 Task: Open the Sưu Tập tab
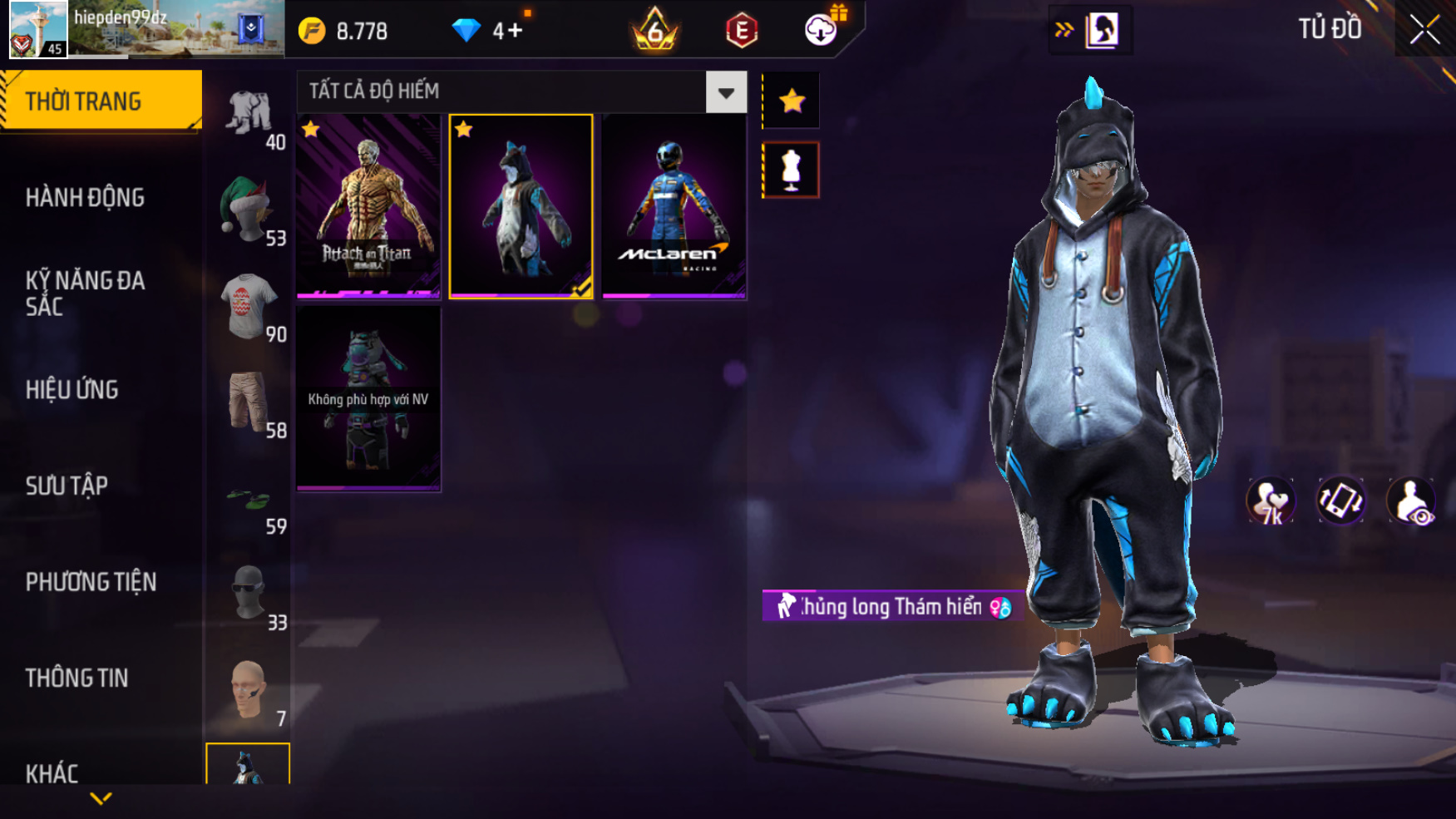[x=67, y=486]
